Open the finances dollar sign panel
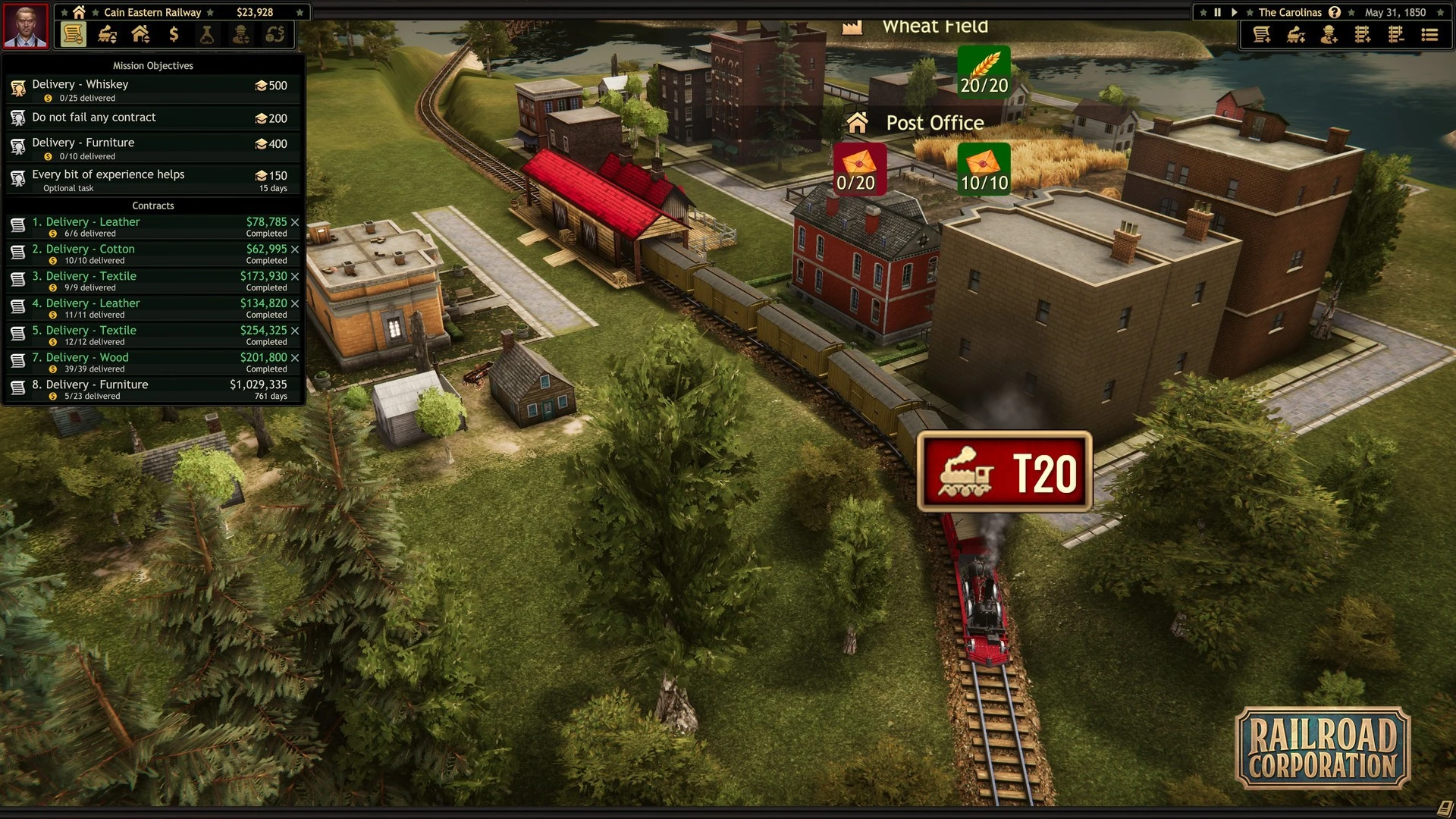 174,35
